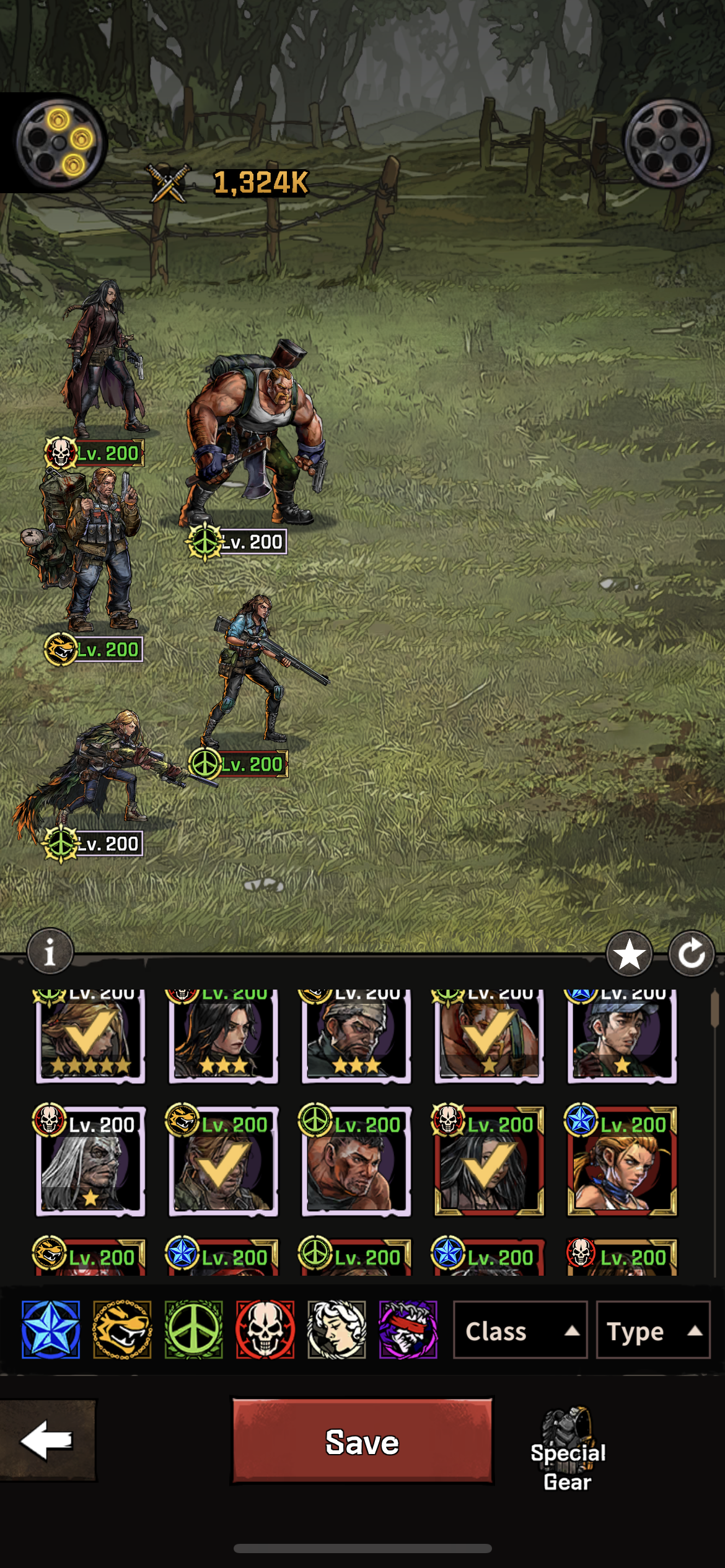Open the left gold-bullet revolver cylinder
Viewport: 725px width, 1568px height.
coord(59,143)
